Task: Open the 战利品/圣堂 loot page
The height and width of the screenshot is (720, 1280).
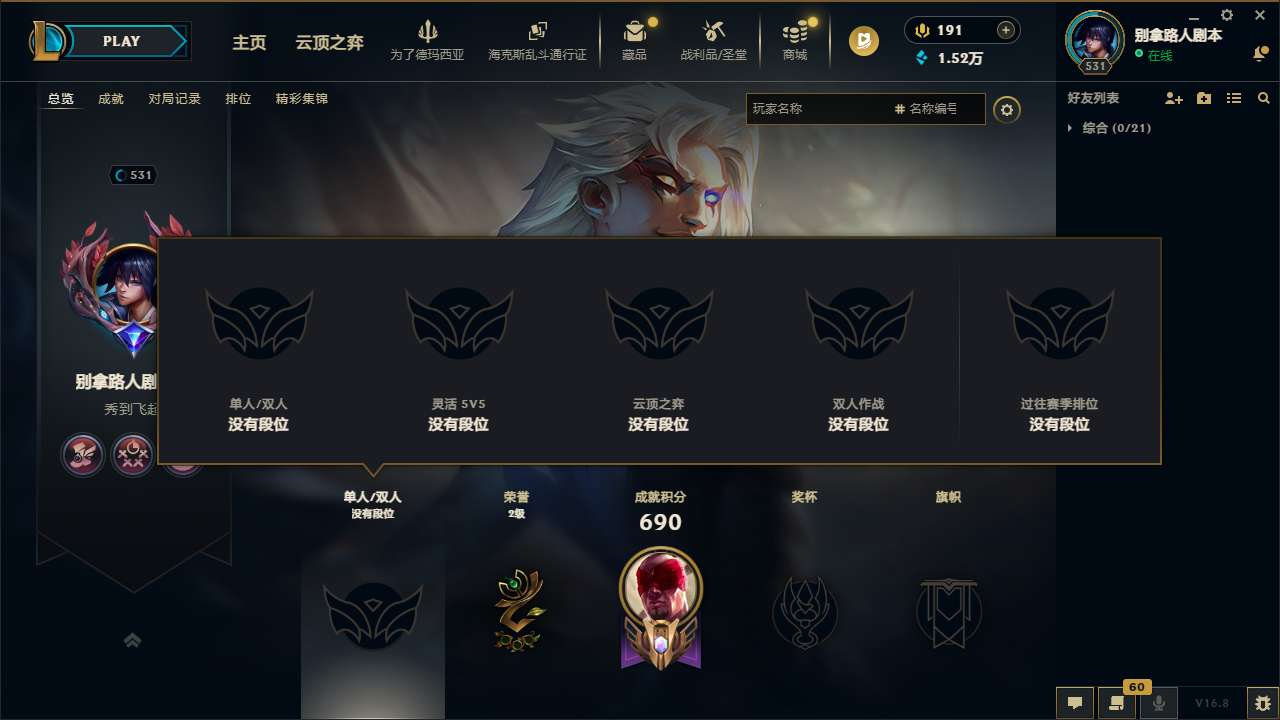Action: click(713, 40)
